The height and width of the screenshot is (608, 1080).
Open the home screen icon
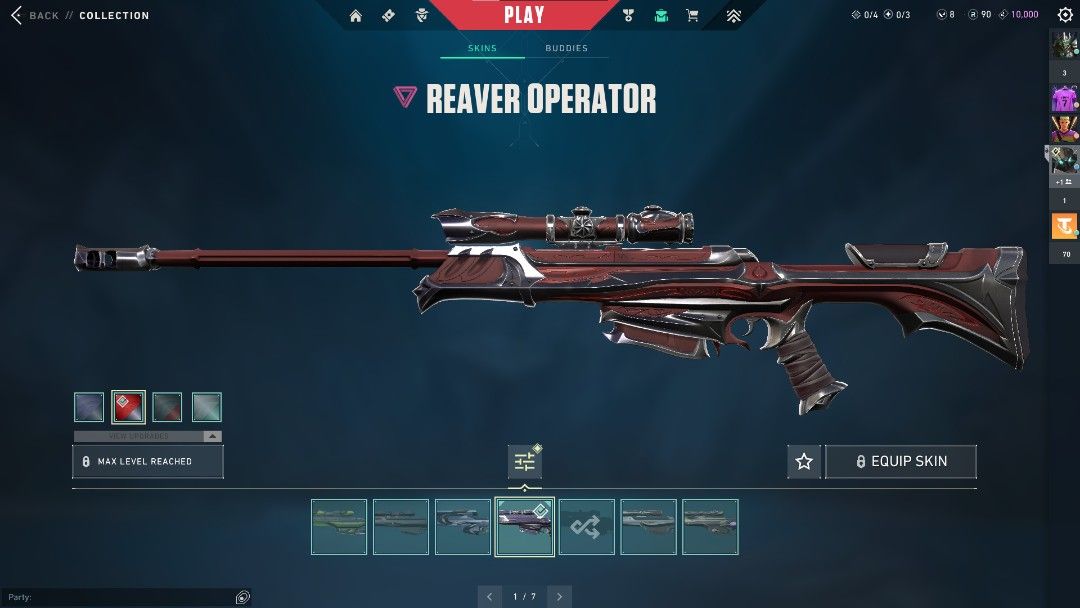[x=356, y=16]
